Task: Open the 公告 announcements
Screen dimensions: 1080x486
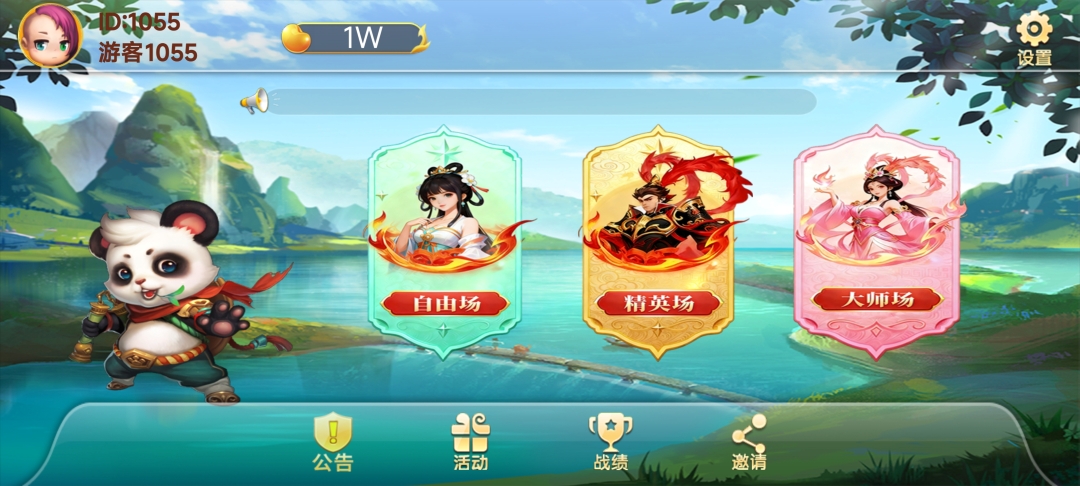Action: 333,441
